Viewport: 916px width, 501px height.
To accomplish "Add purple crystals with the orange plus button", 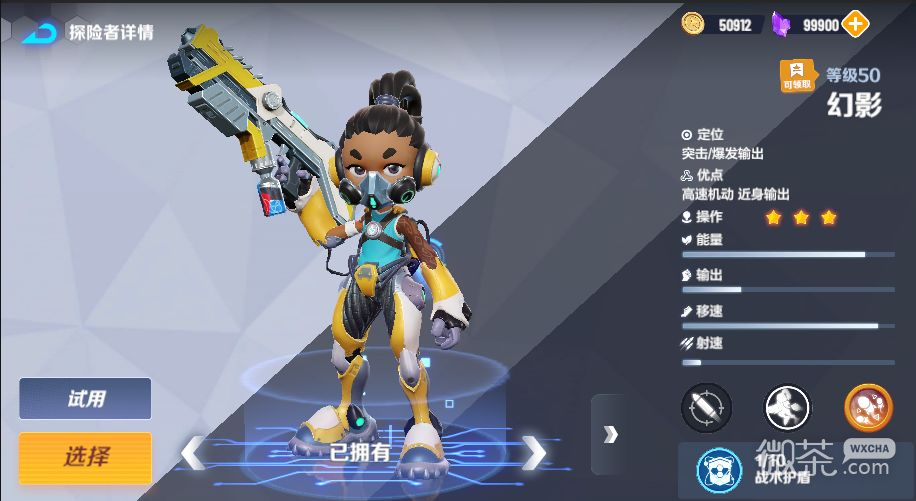I will (856, 24).
